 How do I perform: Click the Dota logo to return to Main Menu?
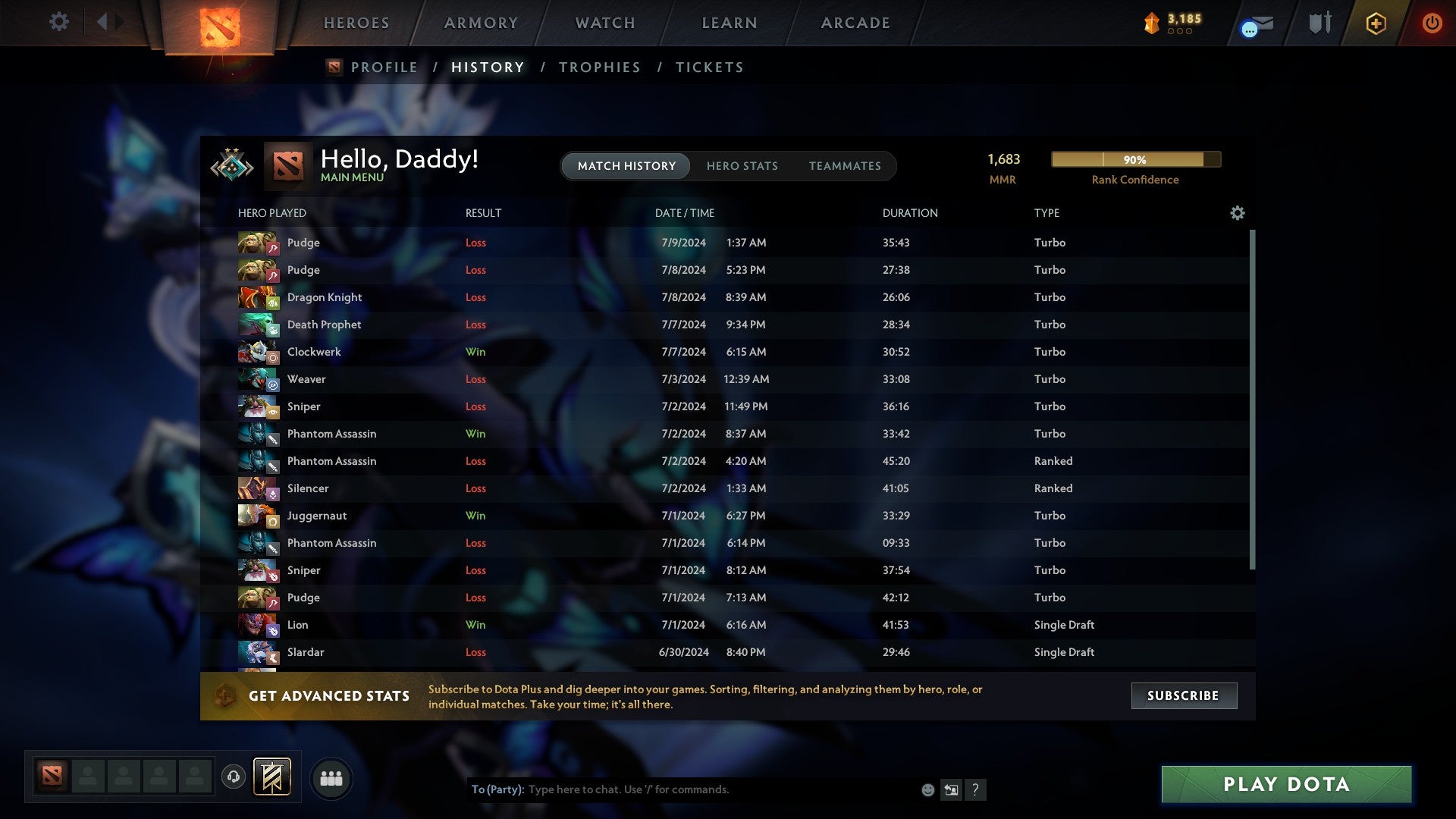[x=287, y=165]
